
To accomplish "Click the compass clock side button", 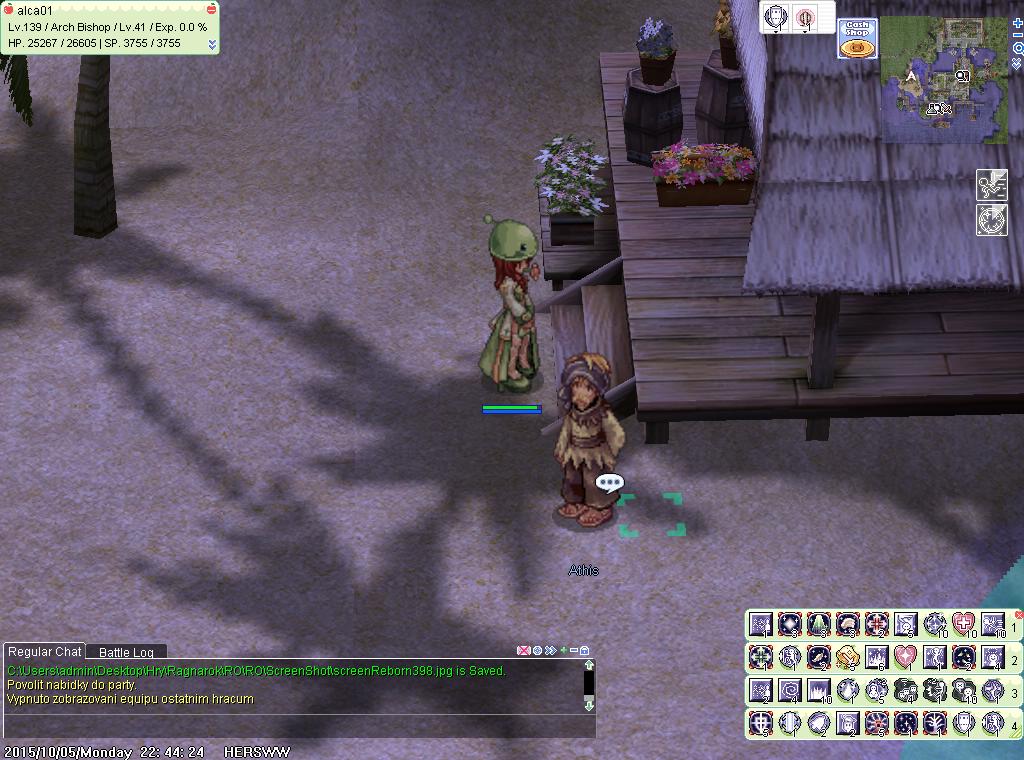I will pos(991,220).
